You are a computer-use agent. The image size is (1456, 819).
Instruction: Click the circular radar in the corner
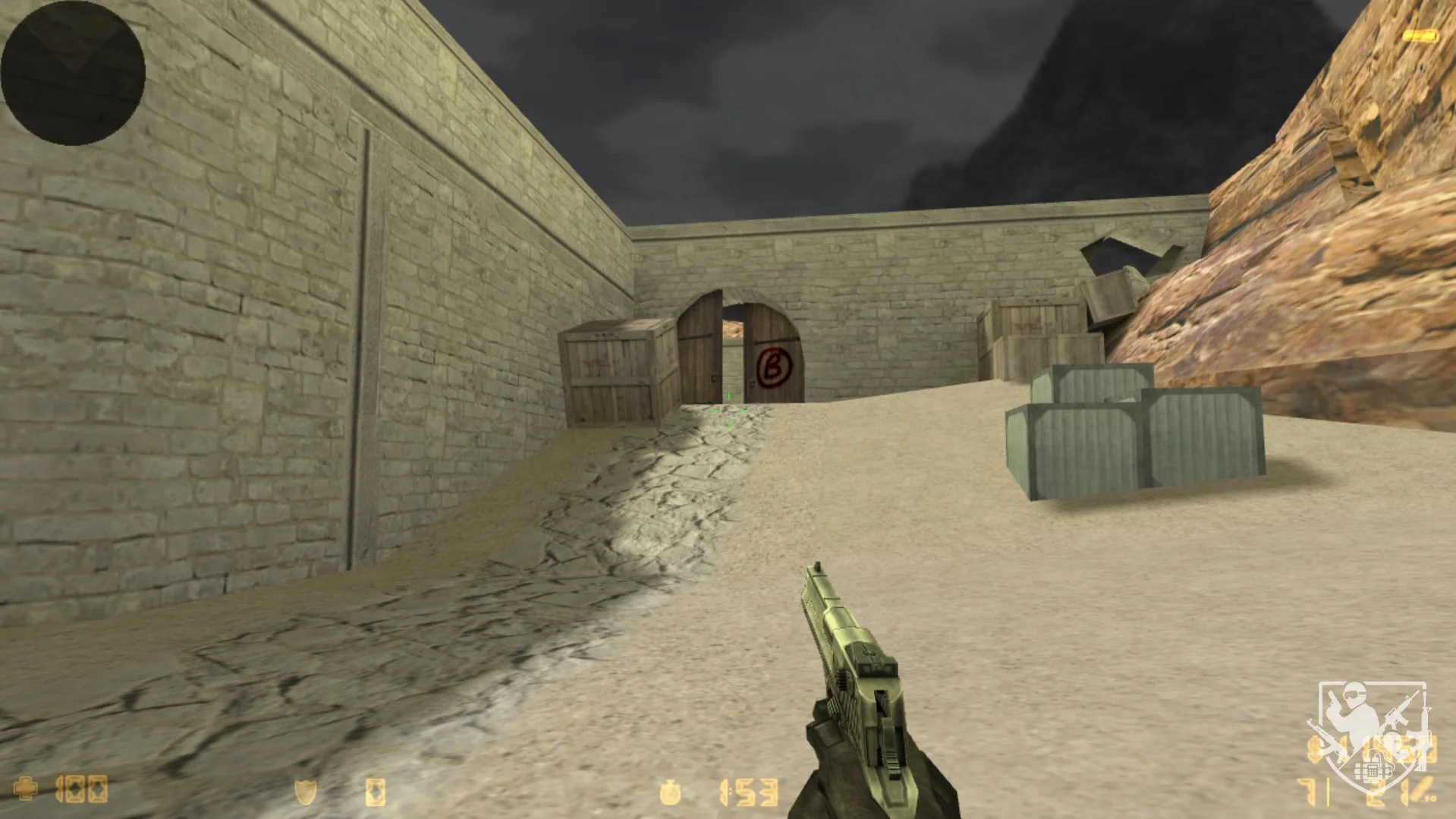[73, 73]
